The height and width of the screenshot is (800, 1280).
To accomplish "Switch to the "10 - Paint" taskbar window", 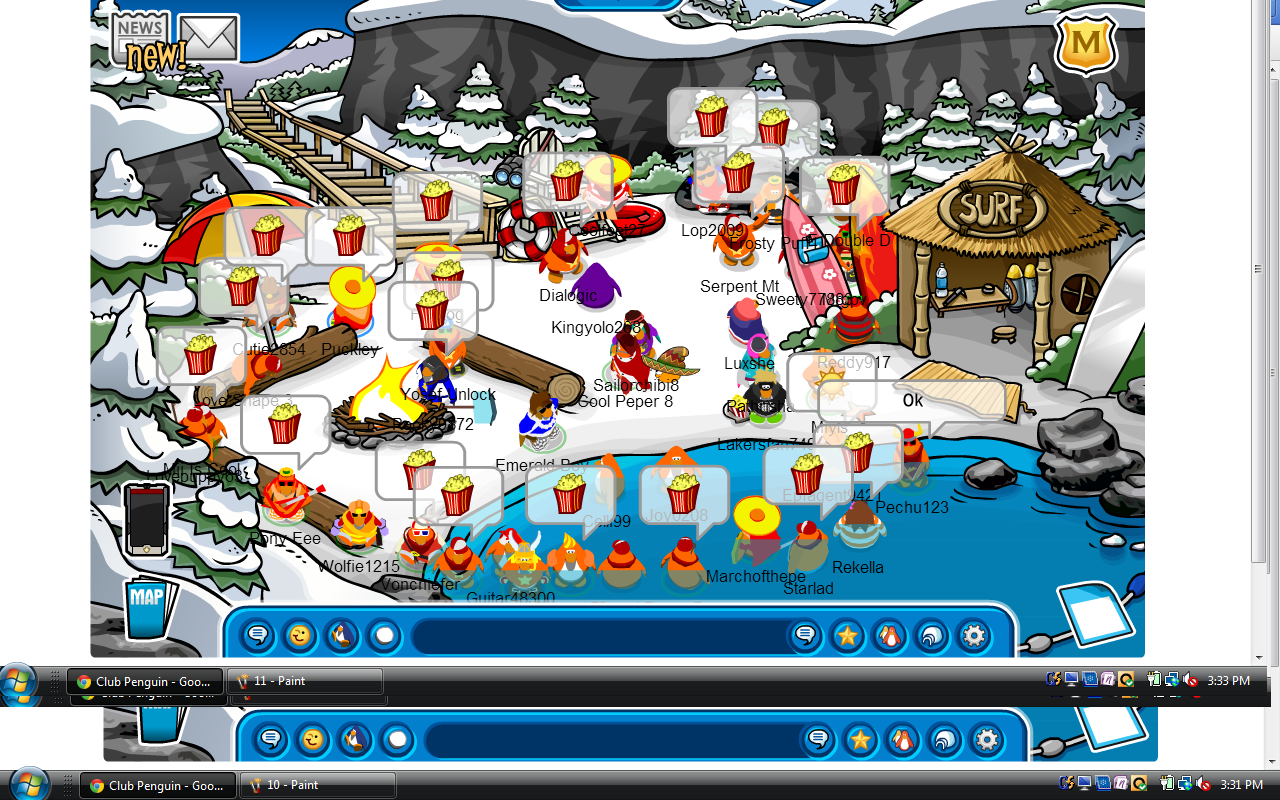I will coord(318,785).
